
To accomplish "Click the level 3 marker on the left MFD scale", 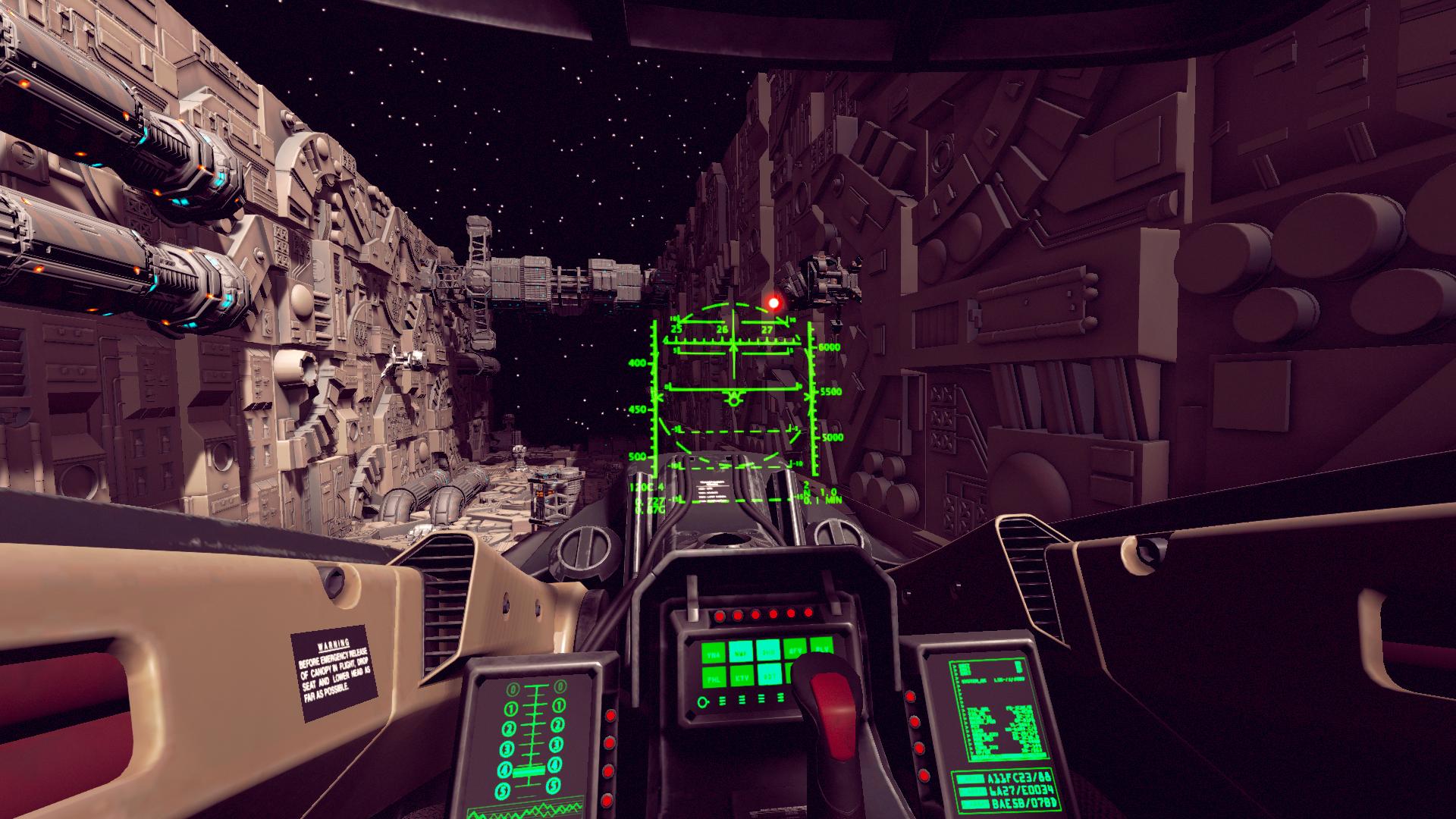I will (507, 747).
